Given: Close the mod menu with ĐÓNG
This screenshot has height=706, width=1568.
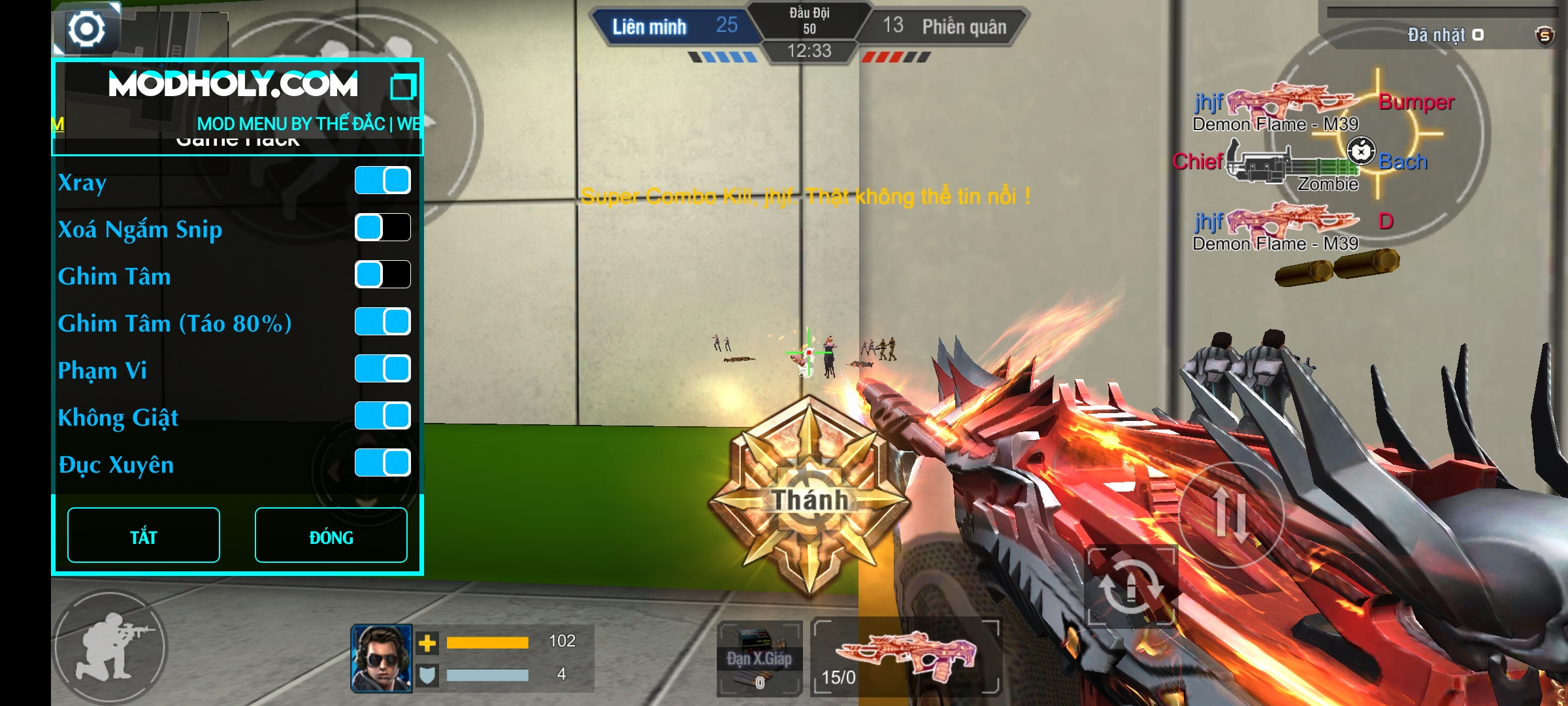Looking at the screenshot, I should [x=331, y=535].
